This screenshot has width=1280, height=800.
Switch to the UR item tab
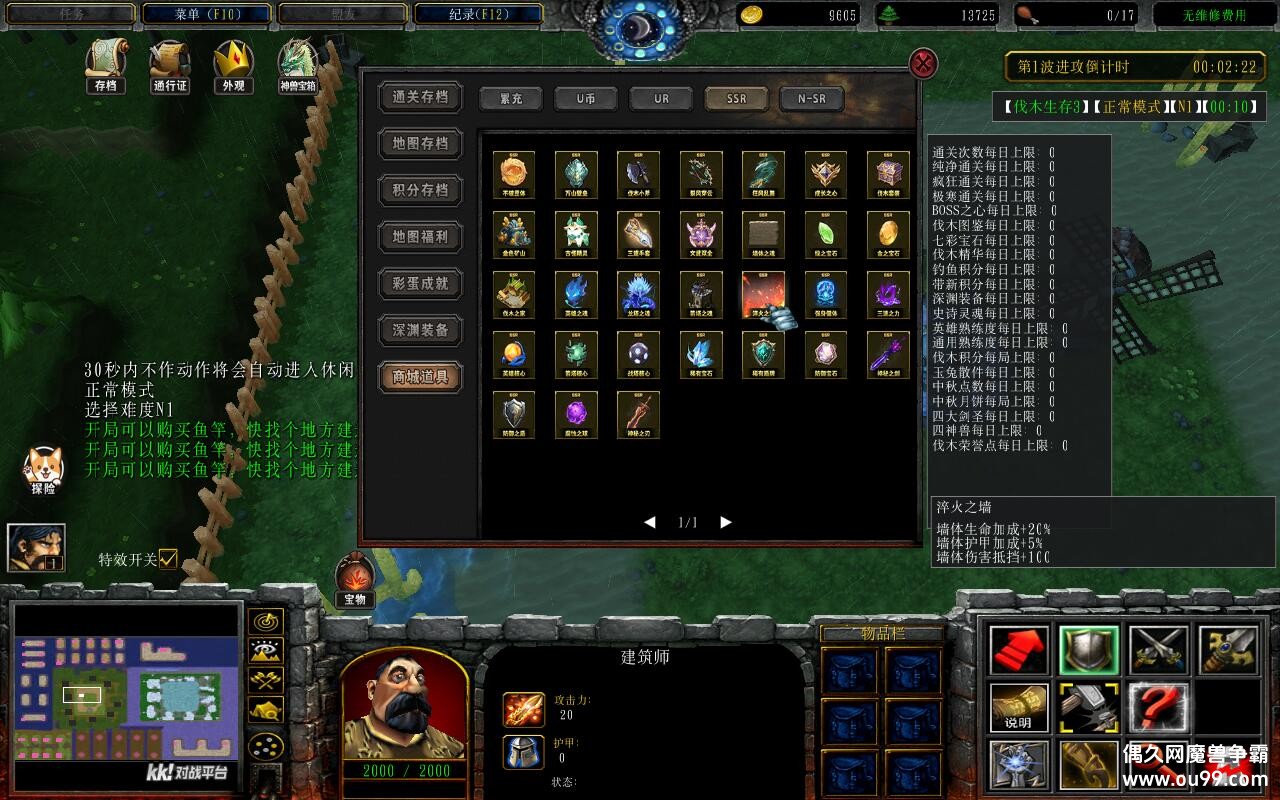(660, 99)
